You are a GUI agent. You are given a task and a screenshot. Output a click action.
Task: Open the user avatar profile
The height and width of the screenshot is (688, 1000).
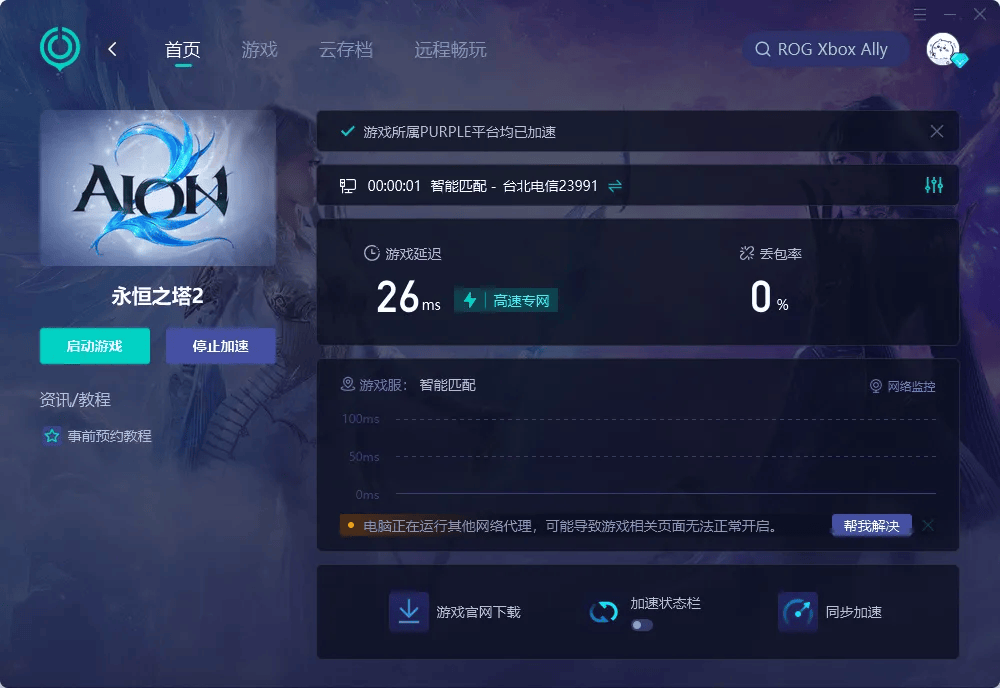943,49
